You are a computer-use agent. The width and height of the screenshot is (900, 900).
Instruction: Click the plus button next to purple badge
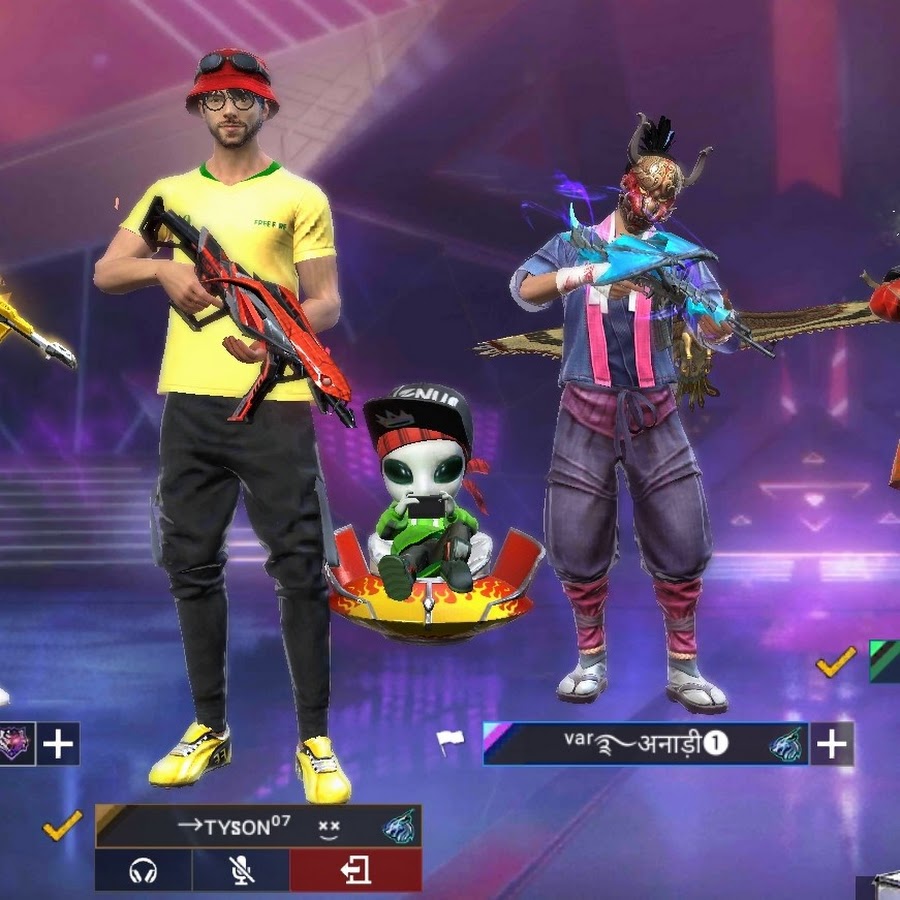tap(59, 744)
